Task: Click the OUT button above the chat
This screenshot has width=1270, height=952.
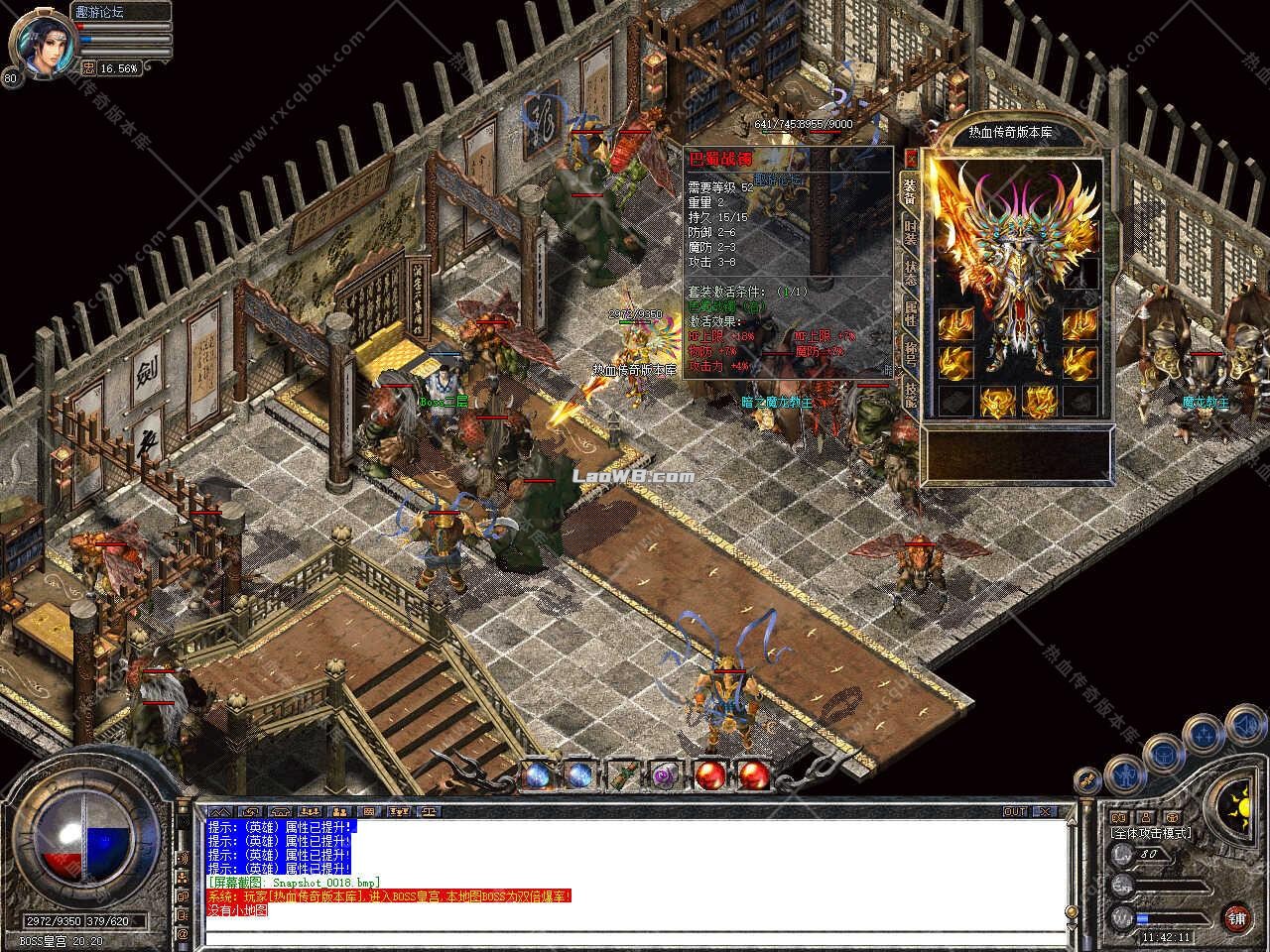Action: point(1015,811)
